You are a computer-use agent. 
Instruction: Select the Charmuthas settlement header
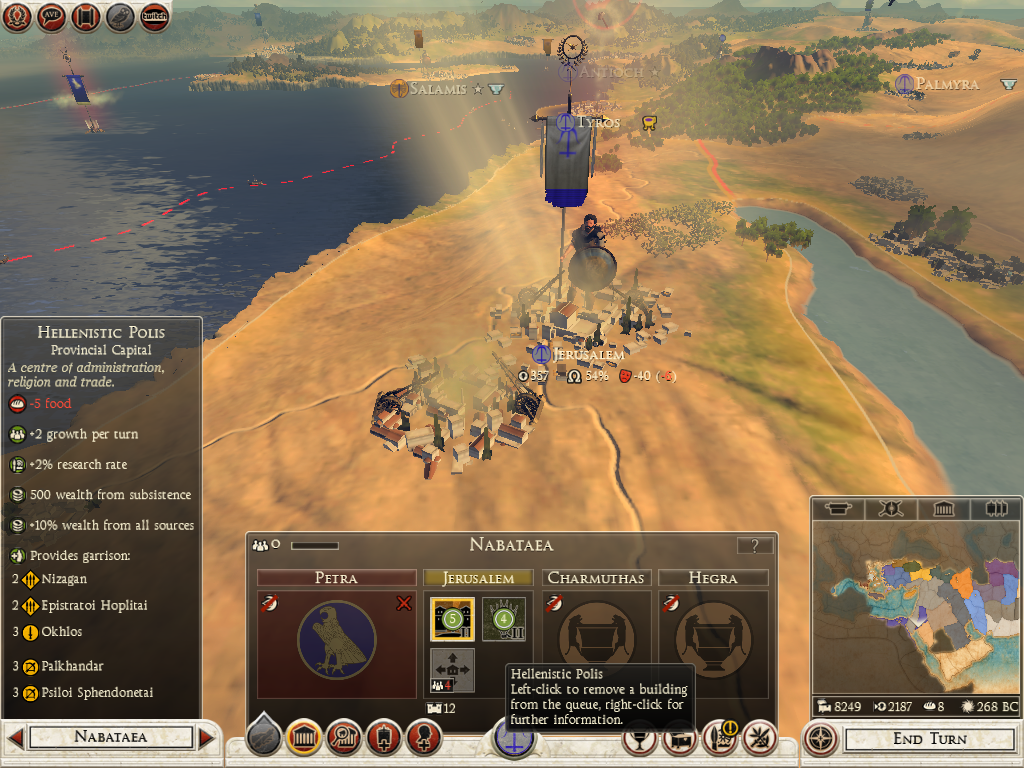pyautogui.click(x=597, y=578)
